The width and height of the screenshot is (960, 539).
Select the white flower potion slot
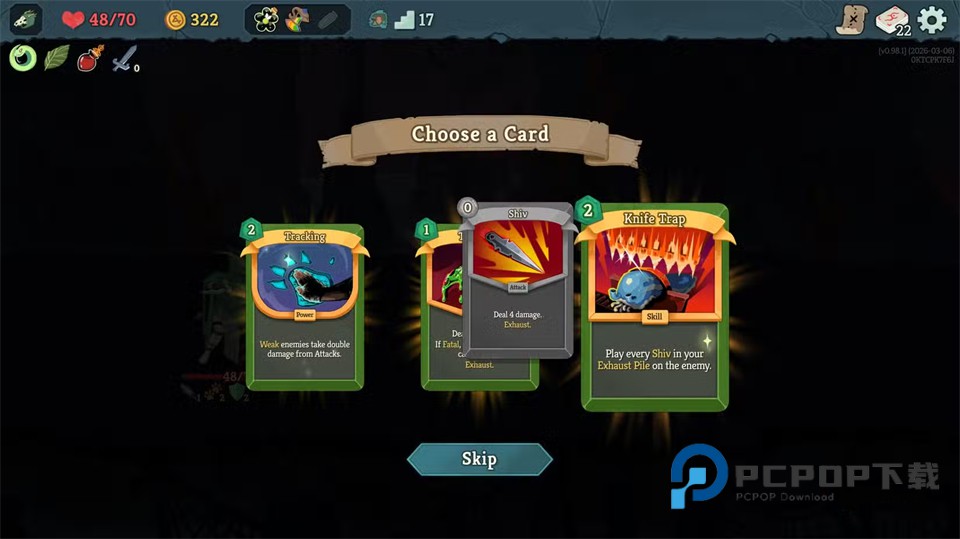point(266,19)
